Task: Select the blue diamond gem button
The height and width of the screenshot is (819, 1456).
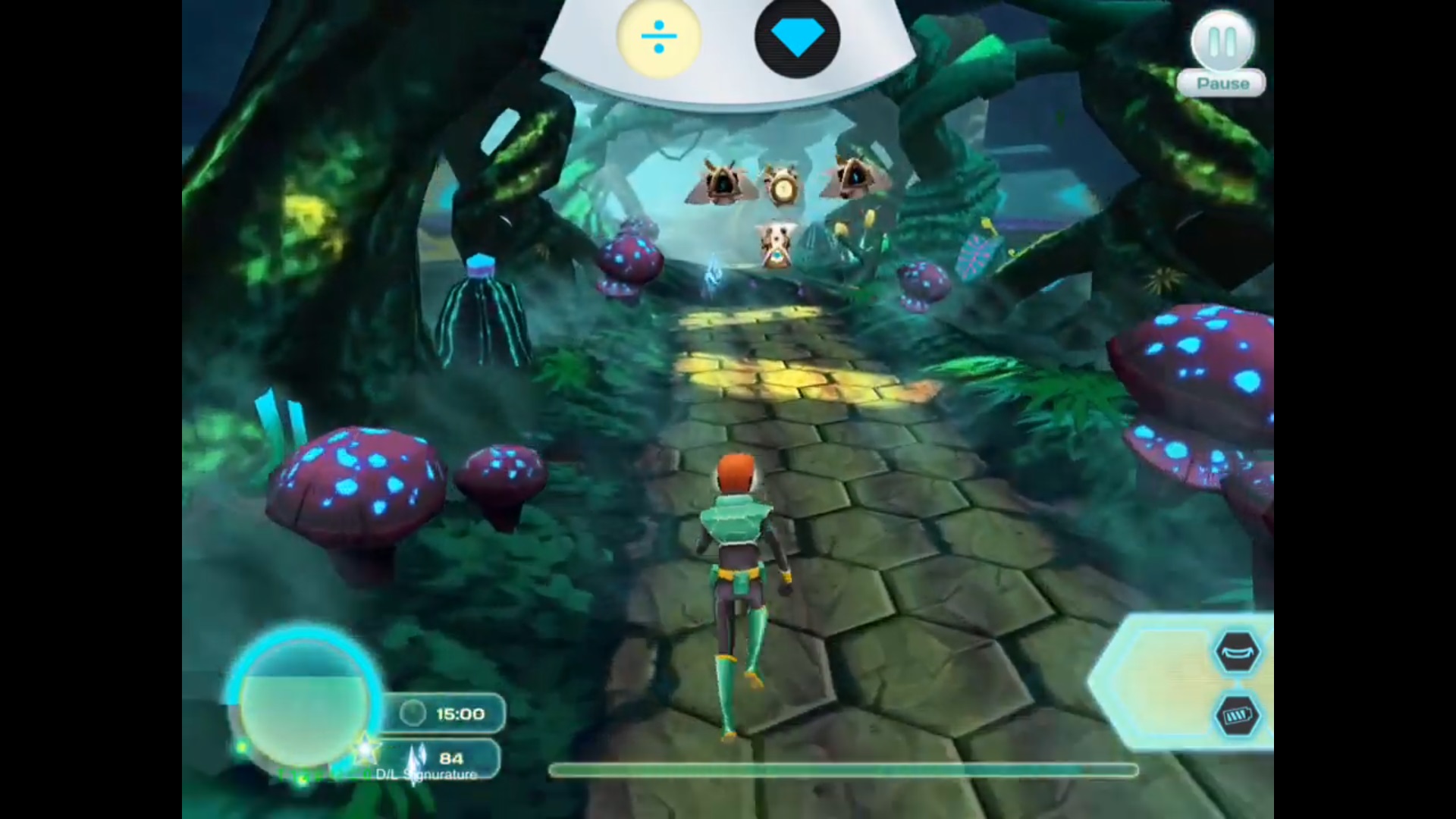Action: click(x=796, y=39)
